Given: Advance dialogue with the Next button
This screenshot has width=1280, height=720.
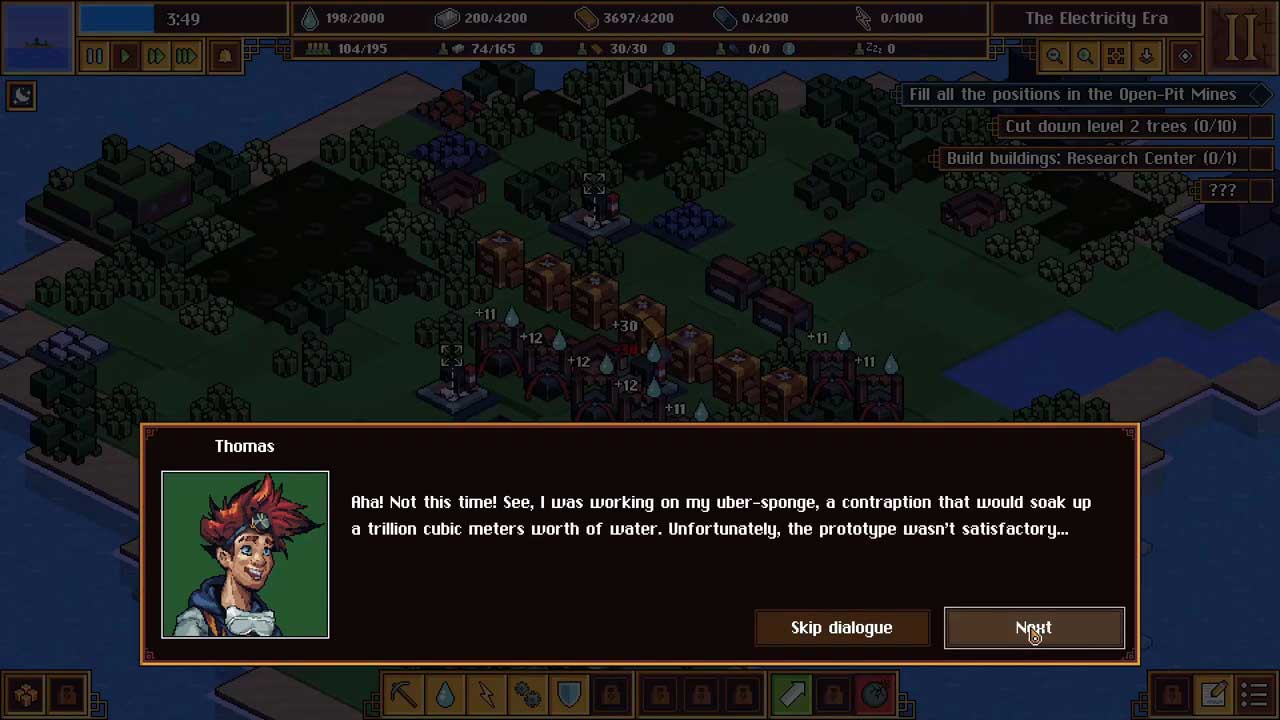Looking at the screenshot, I should click(1034, 628).
